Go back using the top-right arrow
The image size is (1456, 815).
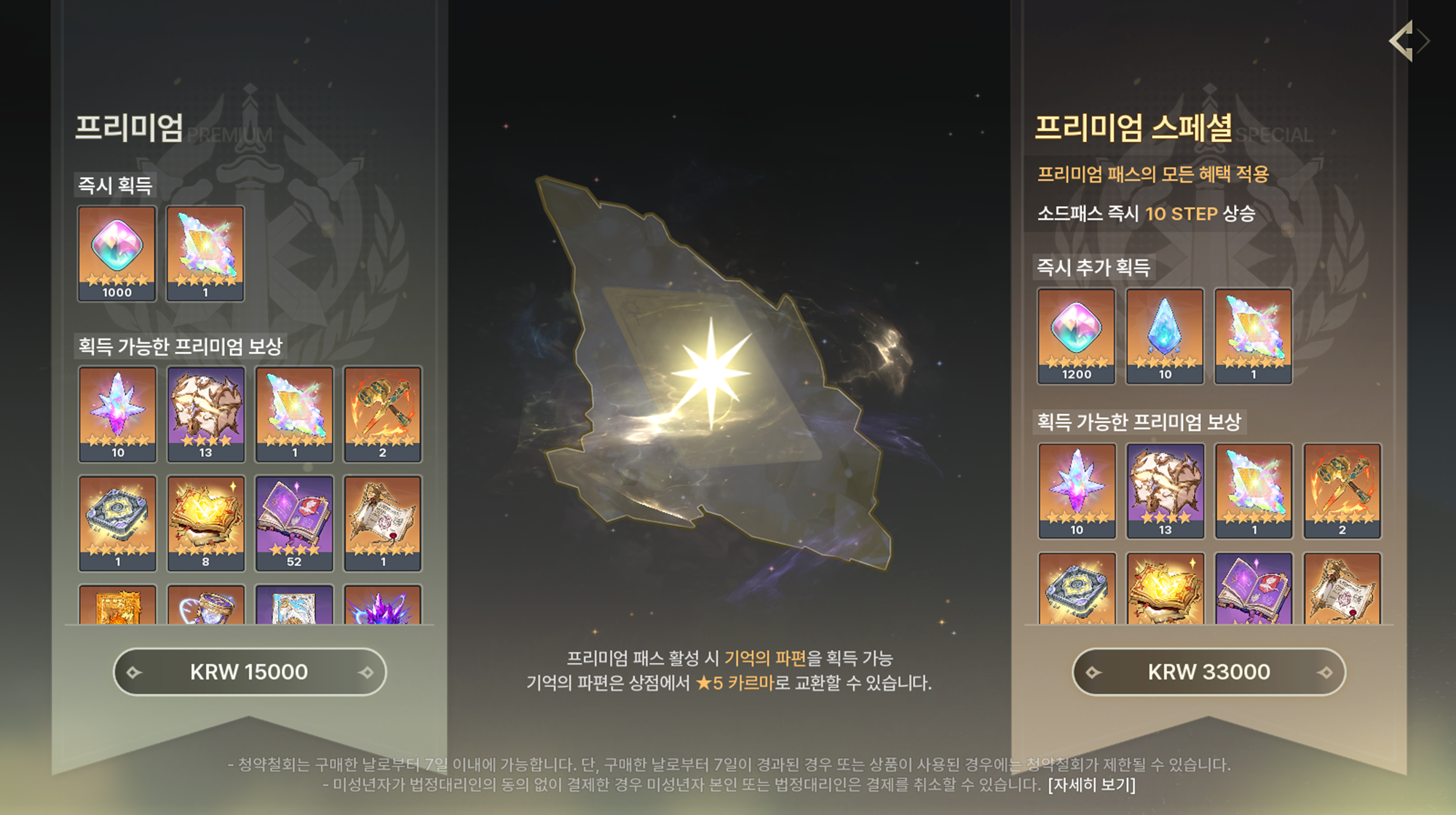[x=1409, y=41]
